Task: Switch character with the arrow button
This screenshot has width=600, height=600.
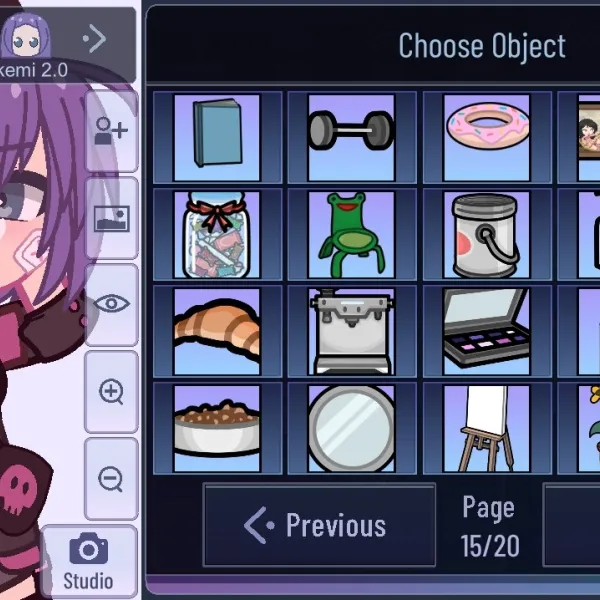Action: tap(95, 39)
